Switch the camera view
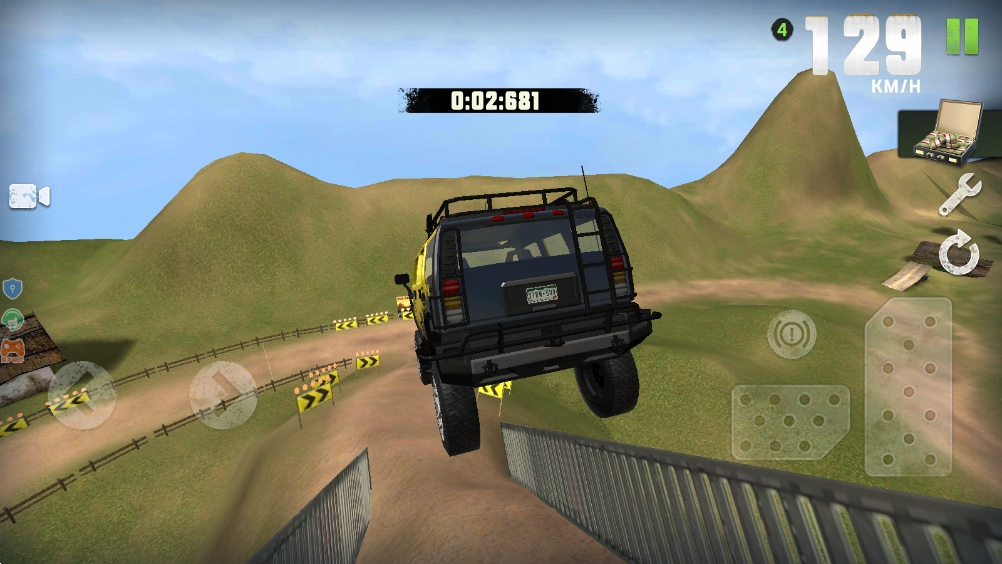This screenshot has height=564, width=1002. (x=29, y=196)
